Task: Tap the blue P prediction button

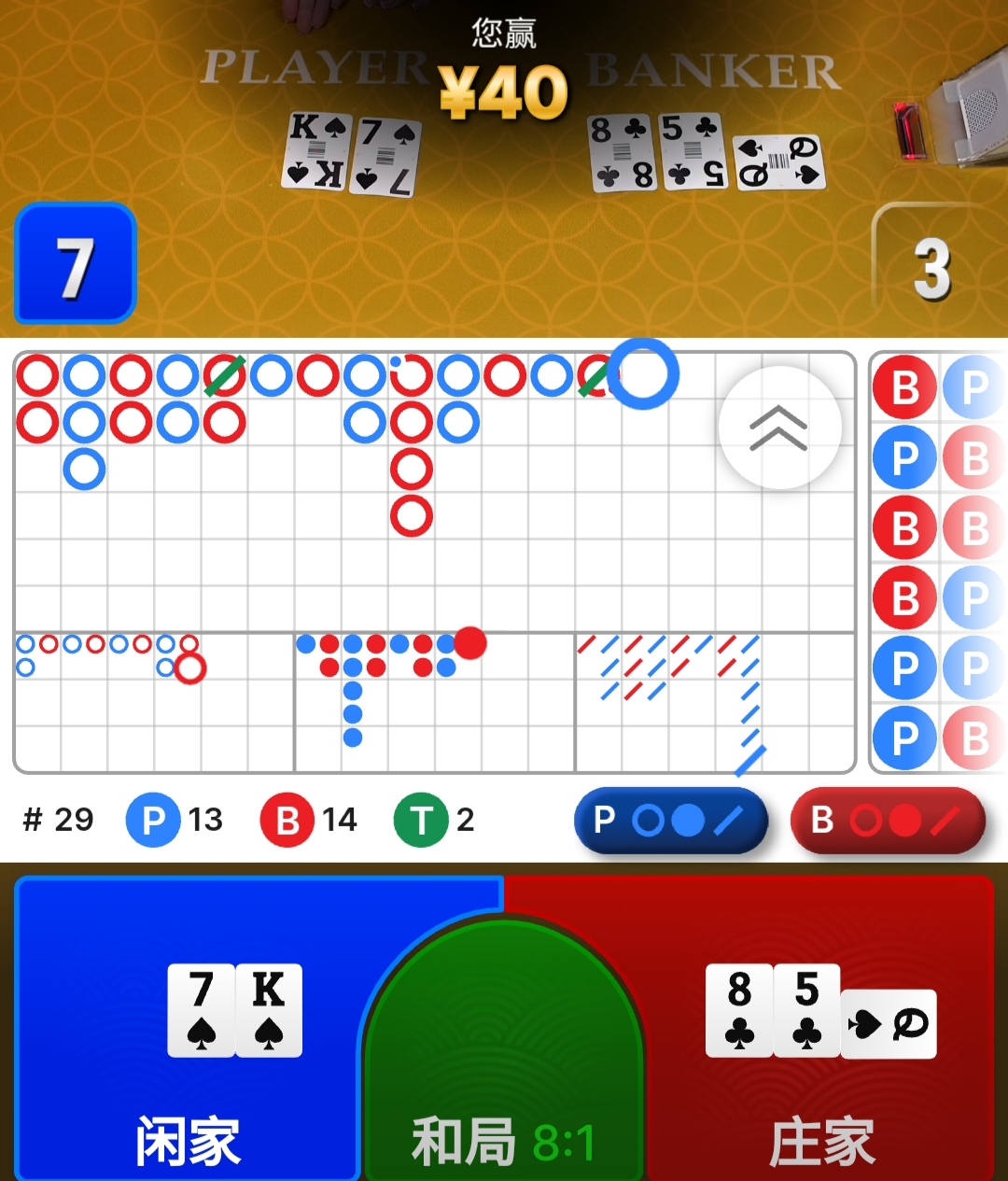Action: point(670,821)
